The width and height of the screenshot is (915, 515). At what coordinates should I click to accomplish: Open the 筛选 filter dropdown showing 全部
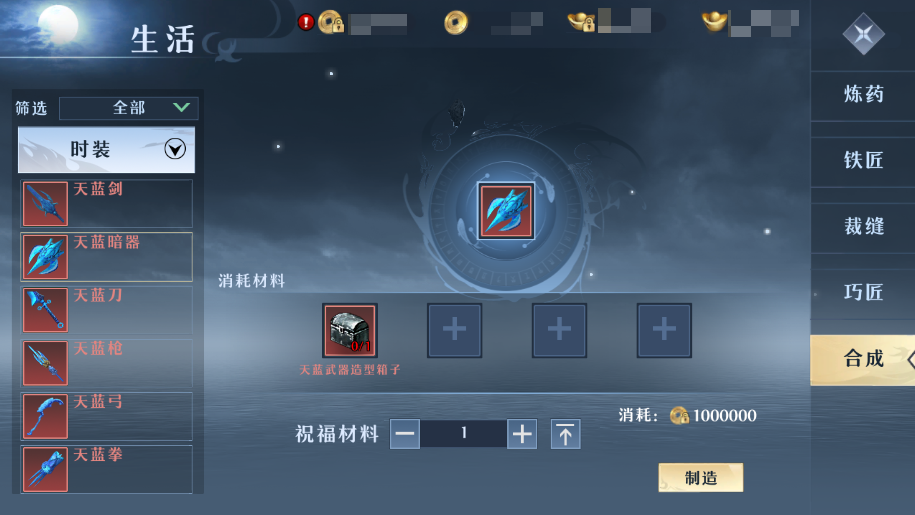pos(128,108)
